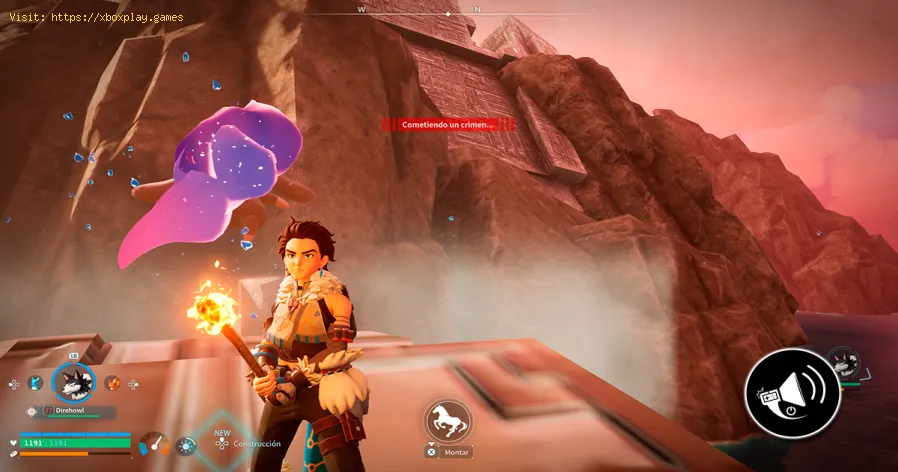Image resolution: width=898 pixels, height=472 pixels.
Task: Click the megaphone speaker overlay button
Action: (791, 393)
